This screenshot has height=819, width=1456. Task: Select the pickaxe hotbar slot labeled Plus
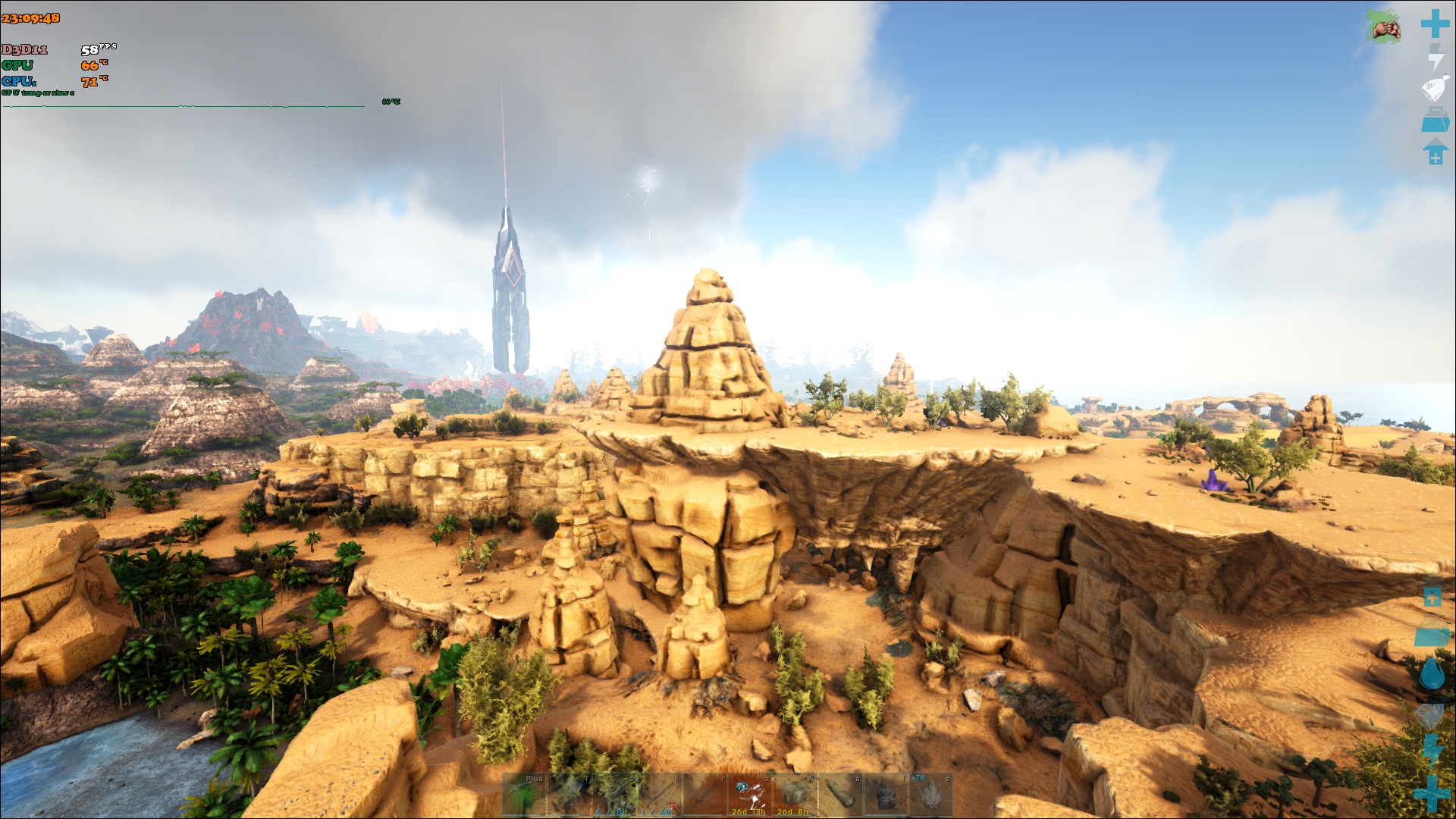coord(523,795)
